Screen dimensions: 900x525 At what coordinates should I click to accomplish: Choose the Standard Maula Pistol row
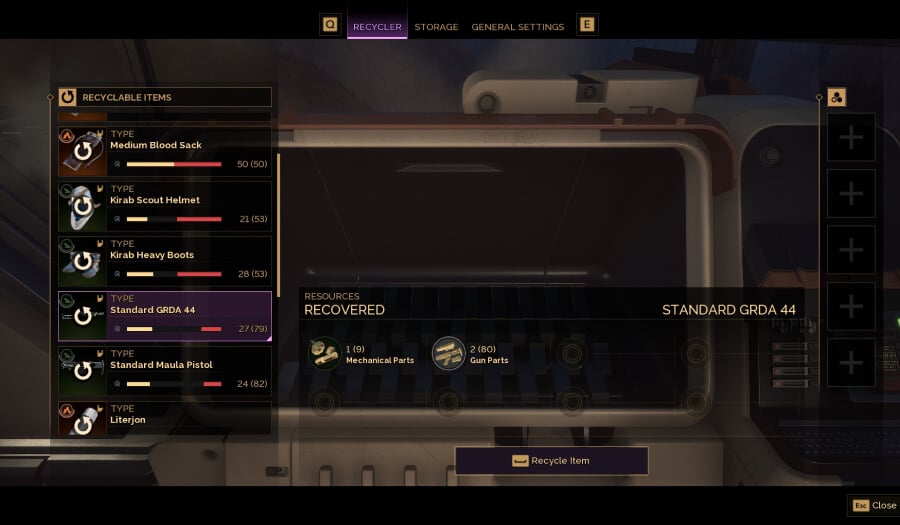[x=165, y=372]
